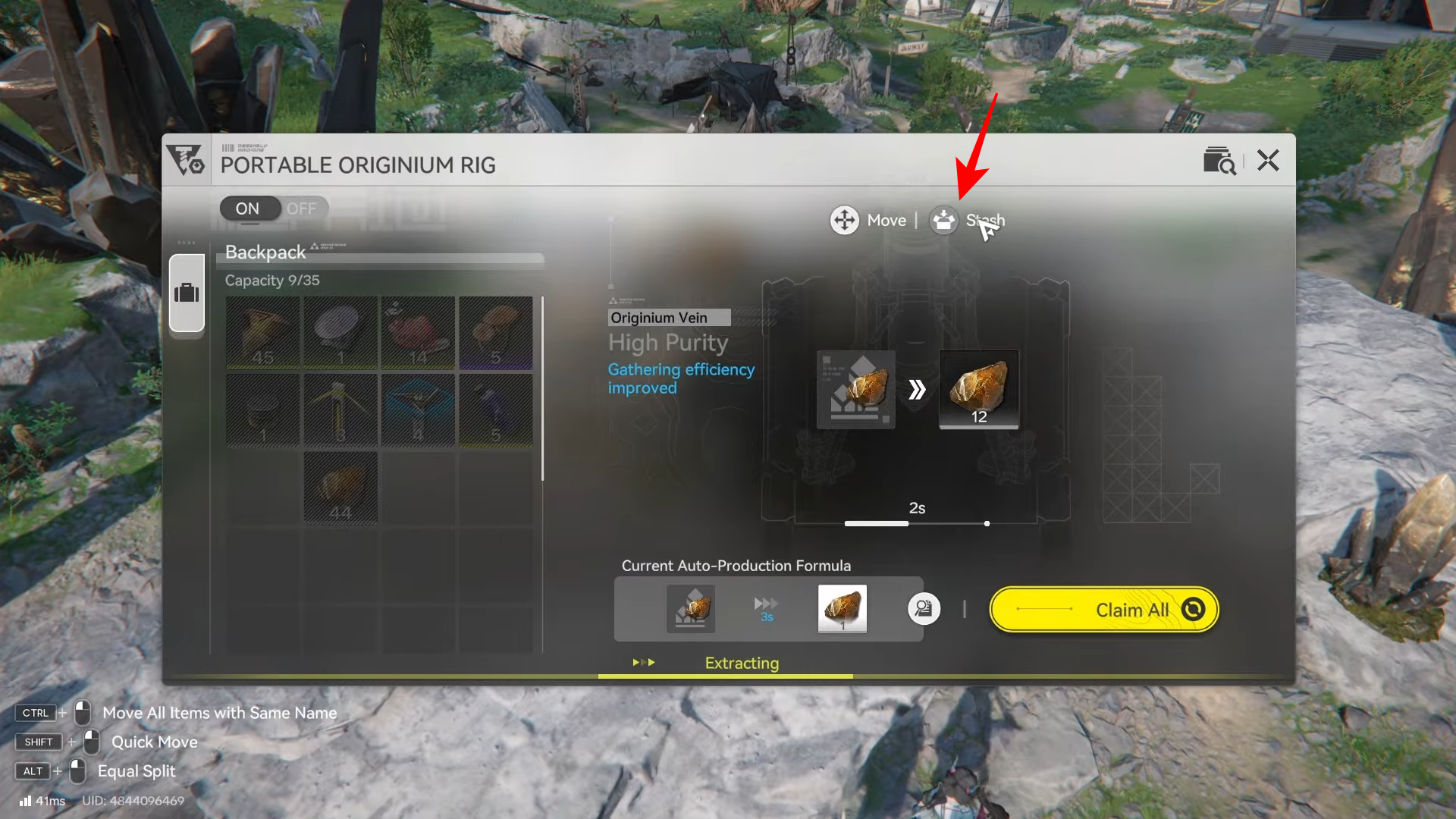Switch the rig OFF
1456x819 pixels.
[x=301, y=209]
